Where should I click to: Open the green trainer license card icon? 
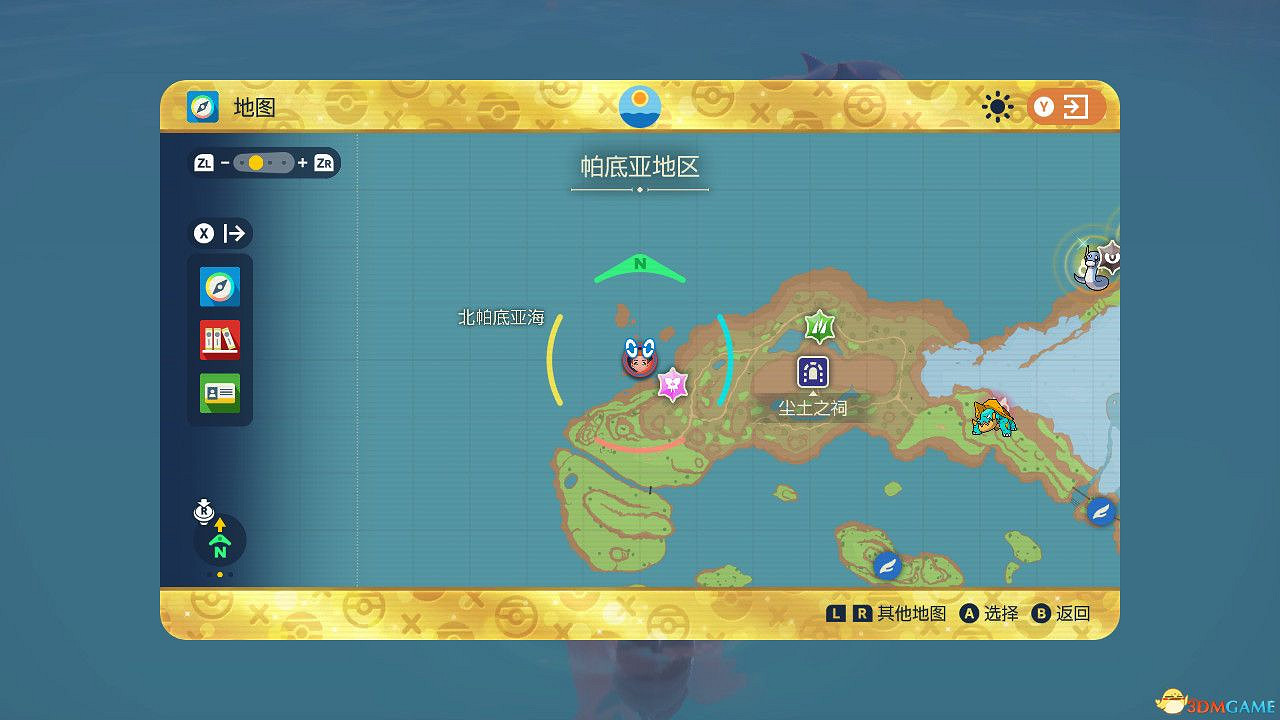[219, 394]
